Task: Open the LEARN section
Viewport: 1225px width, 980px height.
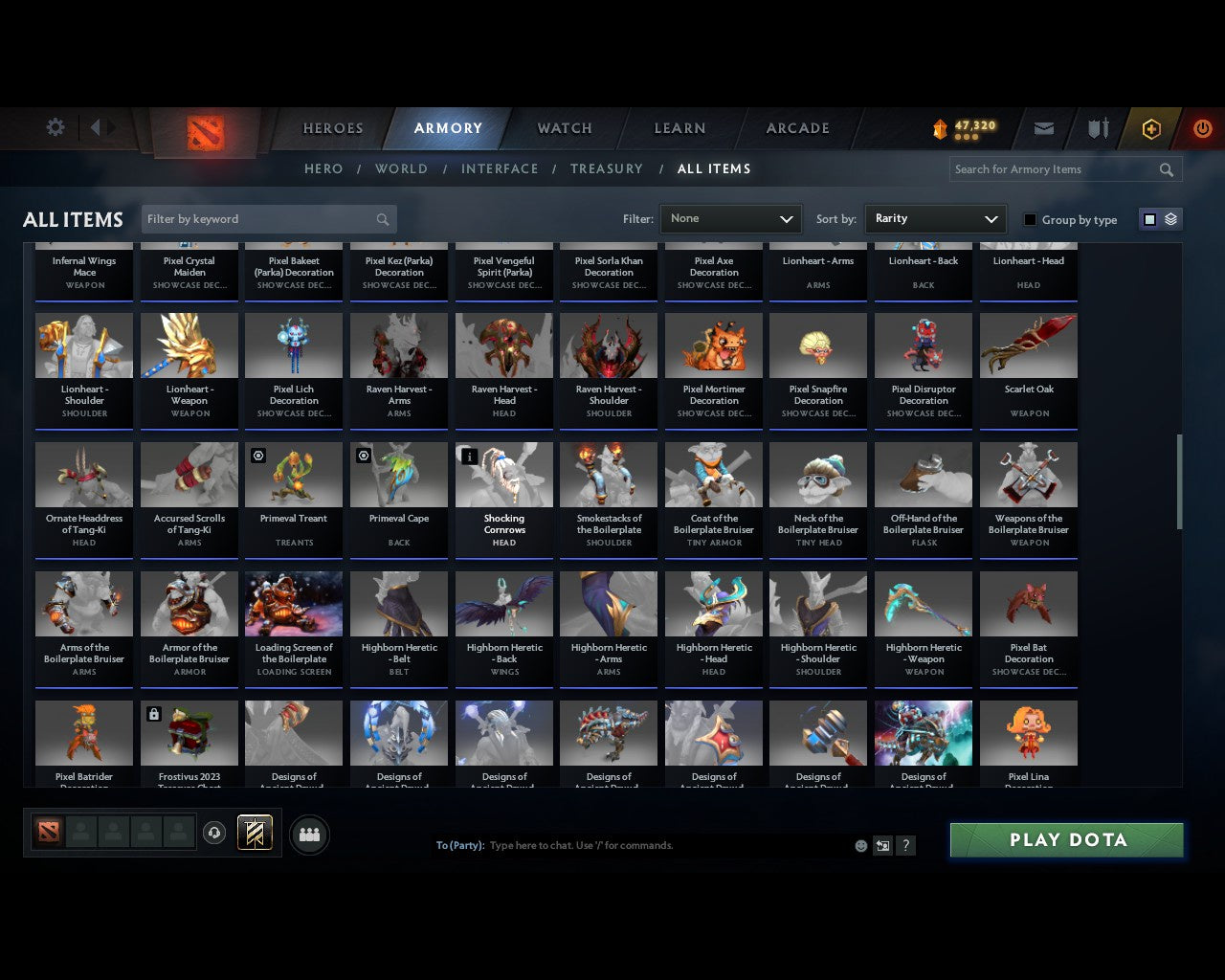Action: coord(679,128)
